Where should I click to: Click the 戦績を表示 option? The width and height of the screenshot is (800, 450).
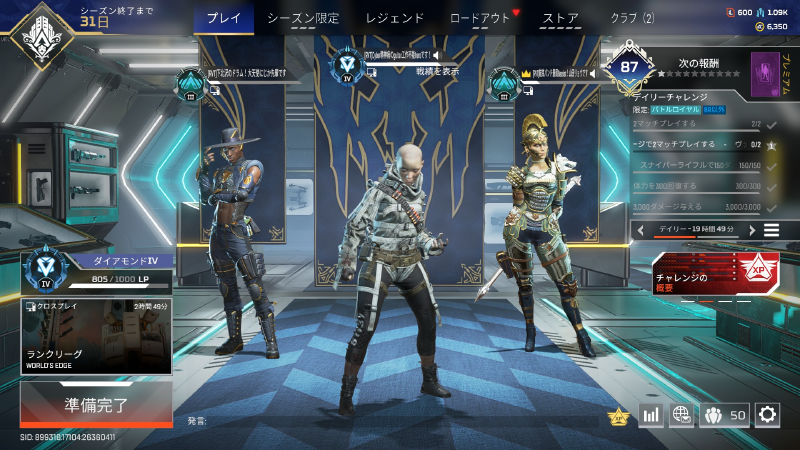437,71
